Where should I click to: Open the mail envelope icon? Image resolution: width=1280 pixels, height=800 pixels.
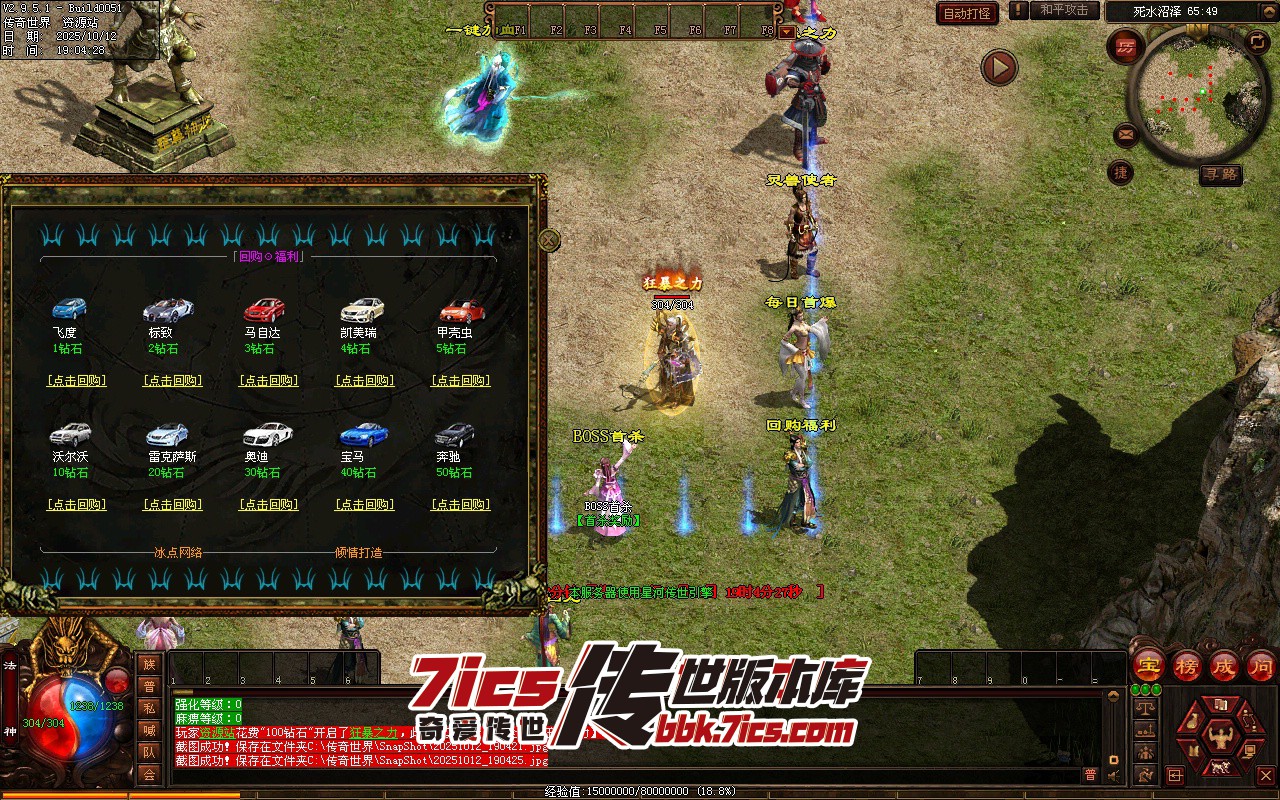coord(1126,134)
